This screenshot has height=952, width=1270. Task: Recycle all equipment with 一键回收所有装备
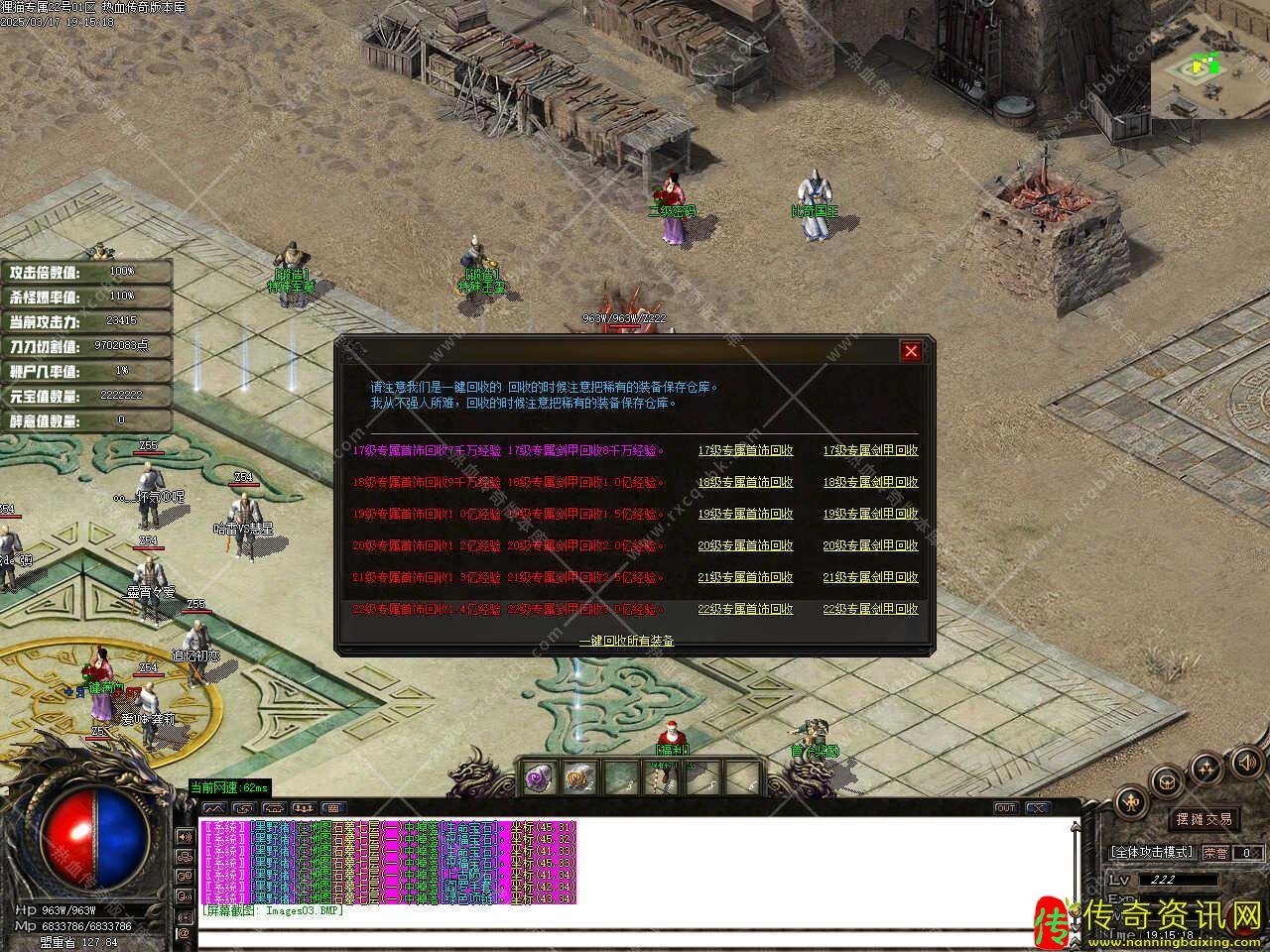pyautogui.click(x=626, y=642)
